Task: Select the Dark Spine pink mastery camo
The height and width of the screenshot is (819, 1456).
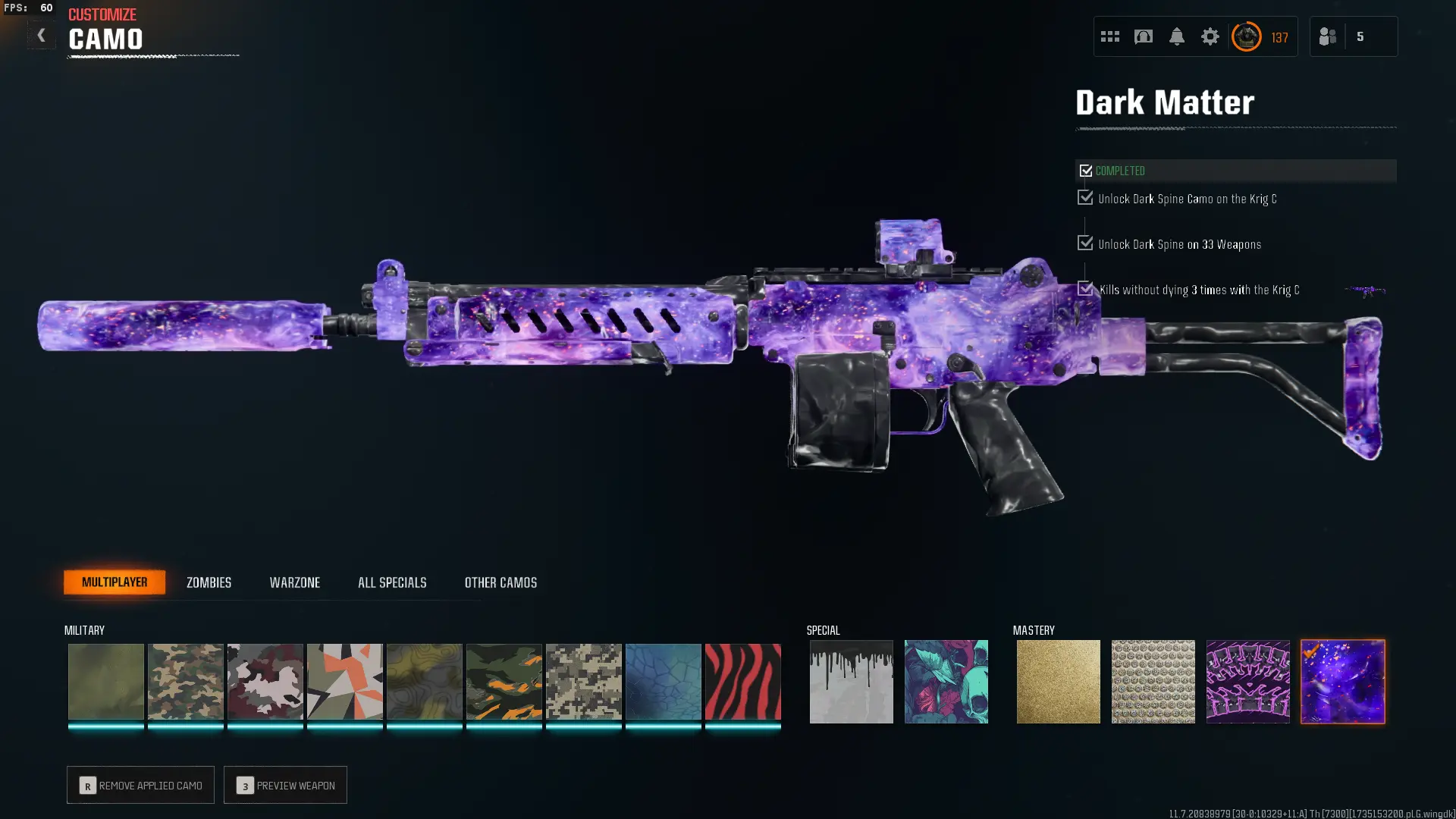Action: [1247, 681]
